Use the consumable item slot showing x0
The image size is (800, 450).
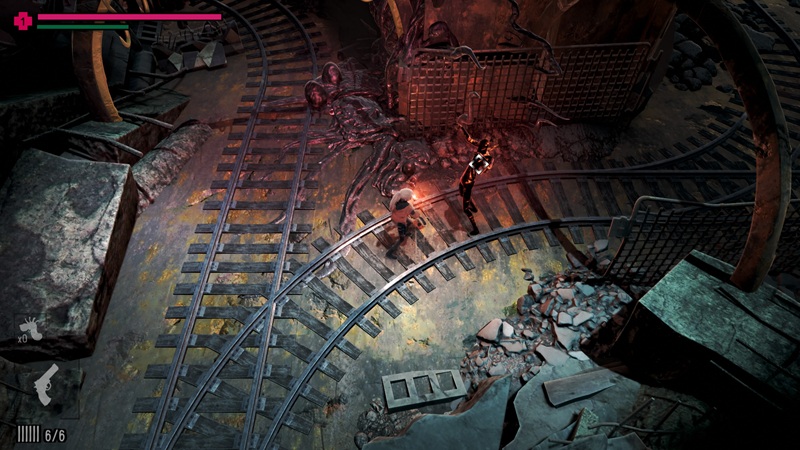(32, 329)
